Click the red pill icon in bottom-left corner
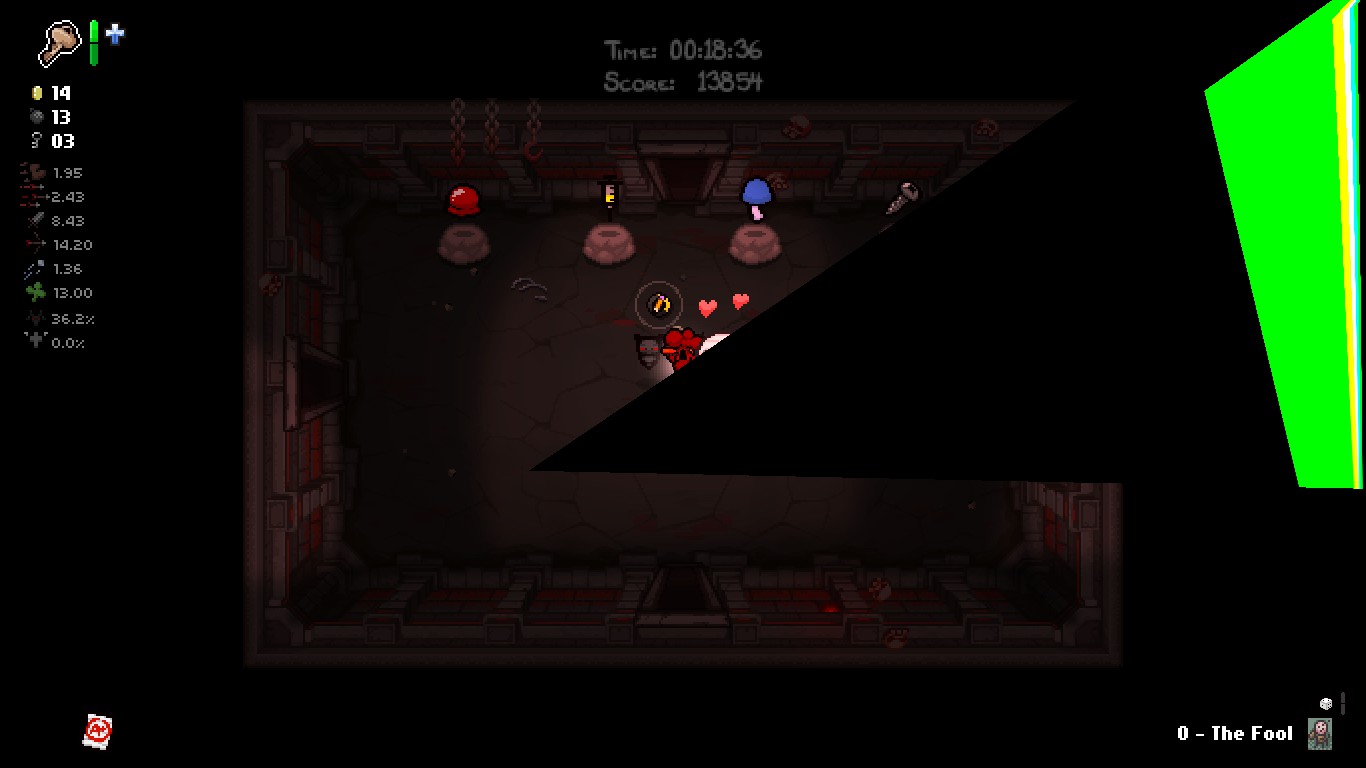Screen dimensions: 1366x768 point(97,730)
